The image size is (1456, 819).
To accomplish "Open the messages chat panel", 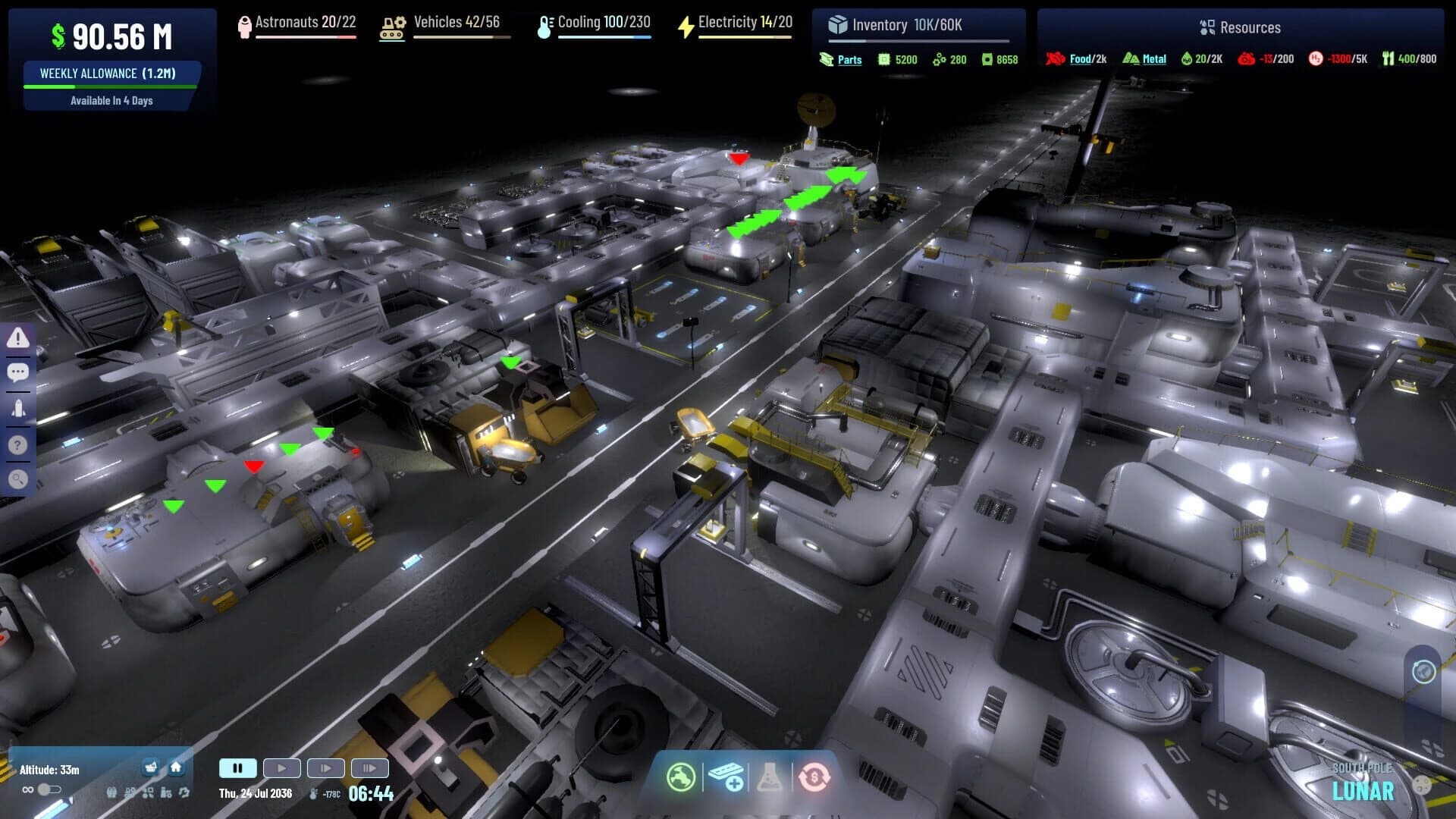I will [x=19, y=372].
